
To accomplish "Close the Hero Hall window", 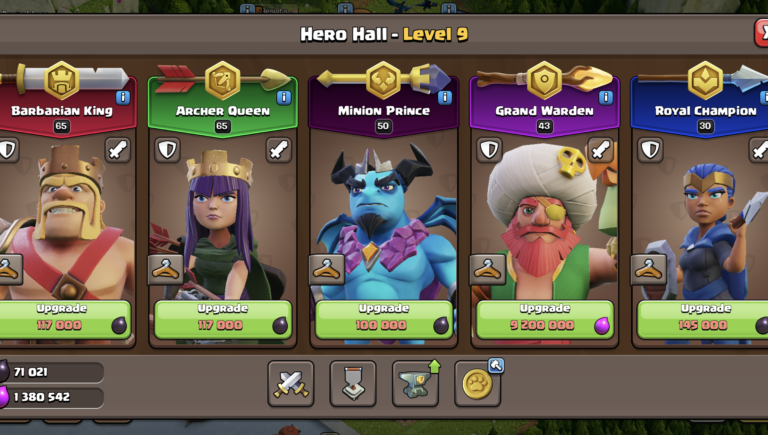I will pyautogui.click(x=762, y=33).
